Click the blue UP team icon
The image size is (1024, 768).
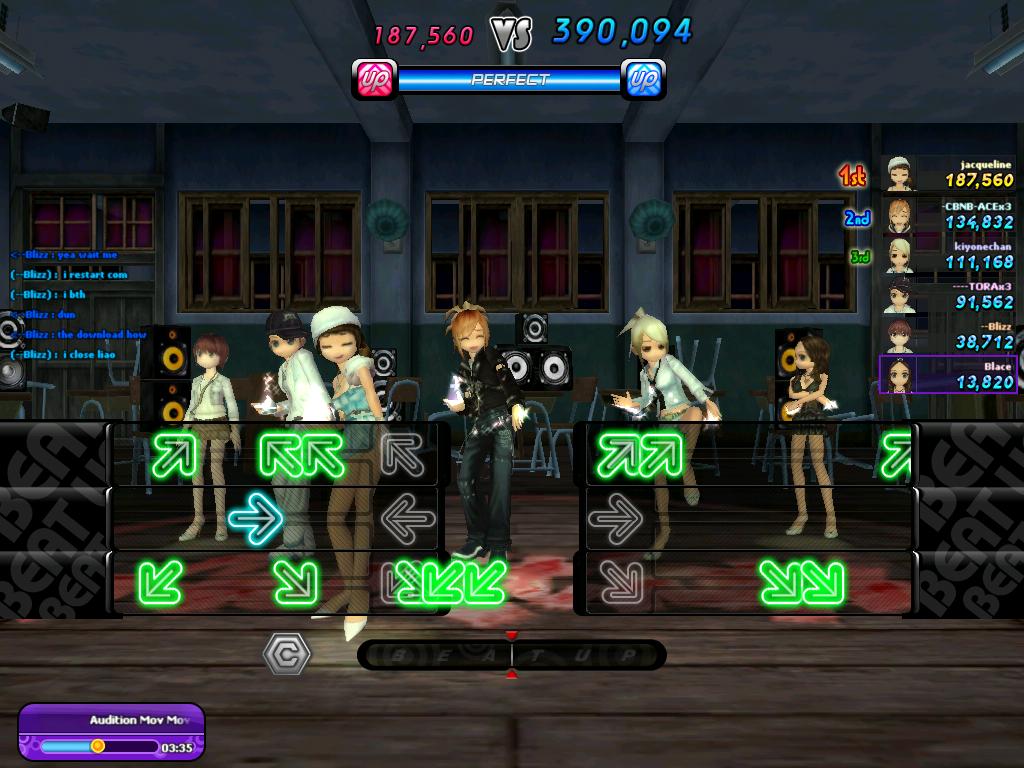click(643, 79)
